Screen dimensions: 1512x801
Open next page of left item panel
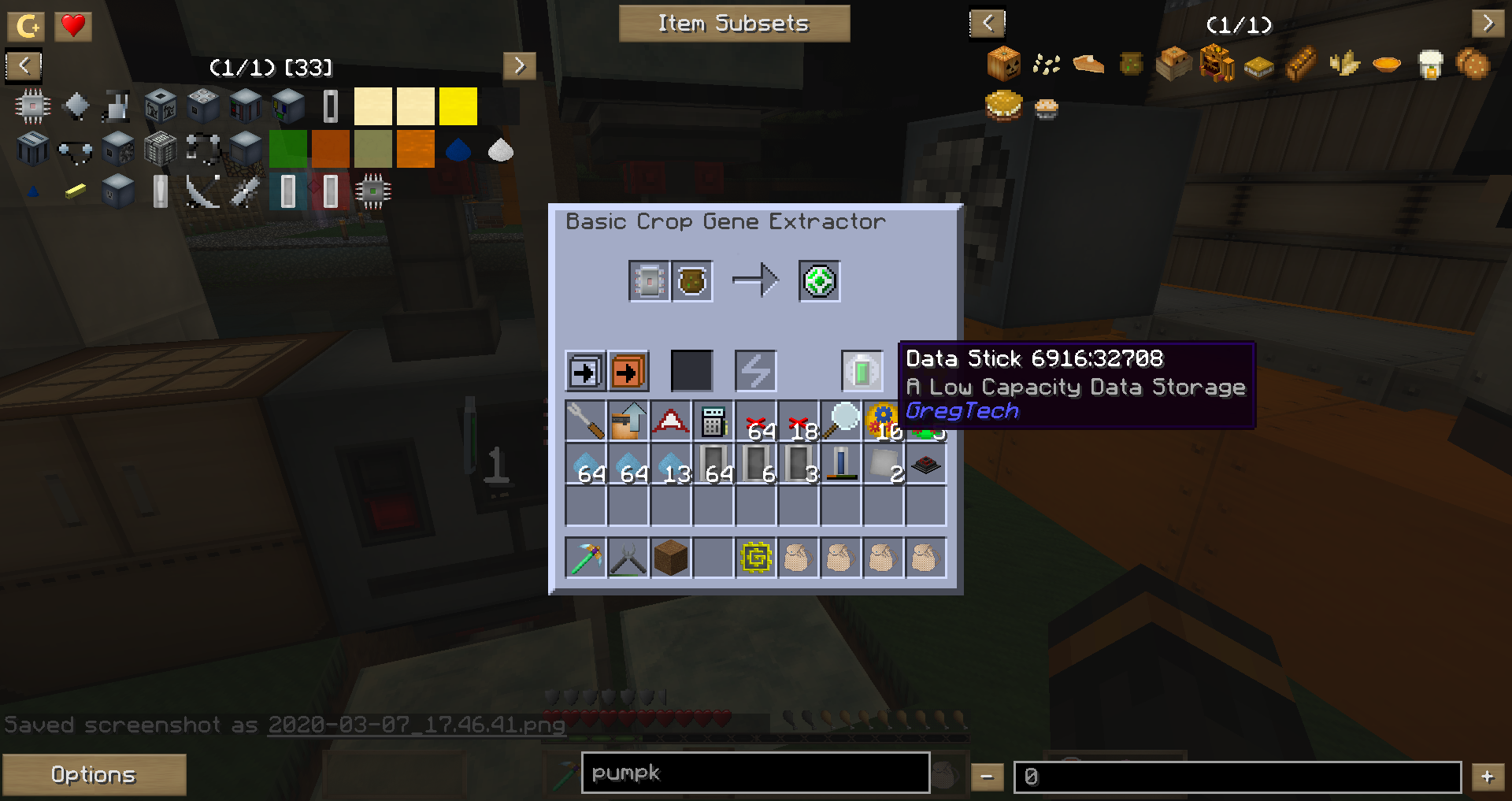[519, 66]
